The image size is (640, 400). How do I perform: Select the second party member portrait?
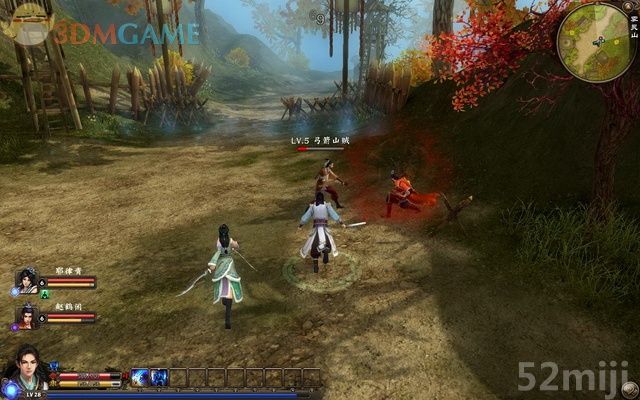[x=26, y=316]
